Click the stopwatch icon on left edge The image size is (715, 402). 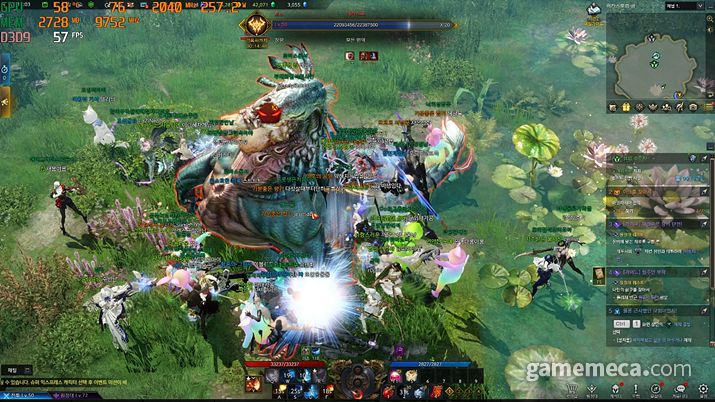click(x=5, y=70)
